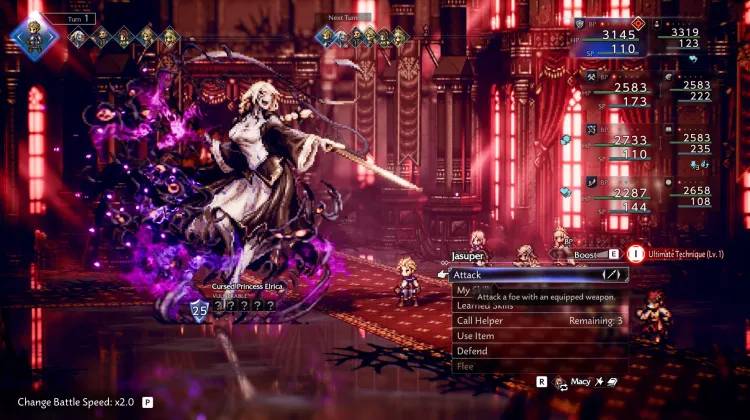The height and width of the screenshot is (420, 750).
Task: Open the Learned Skills list
Action: [487, 305]
